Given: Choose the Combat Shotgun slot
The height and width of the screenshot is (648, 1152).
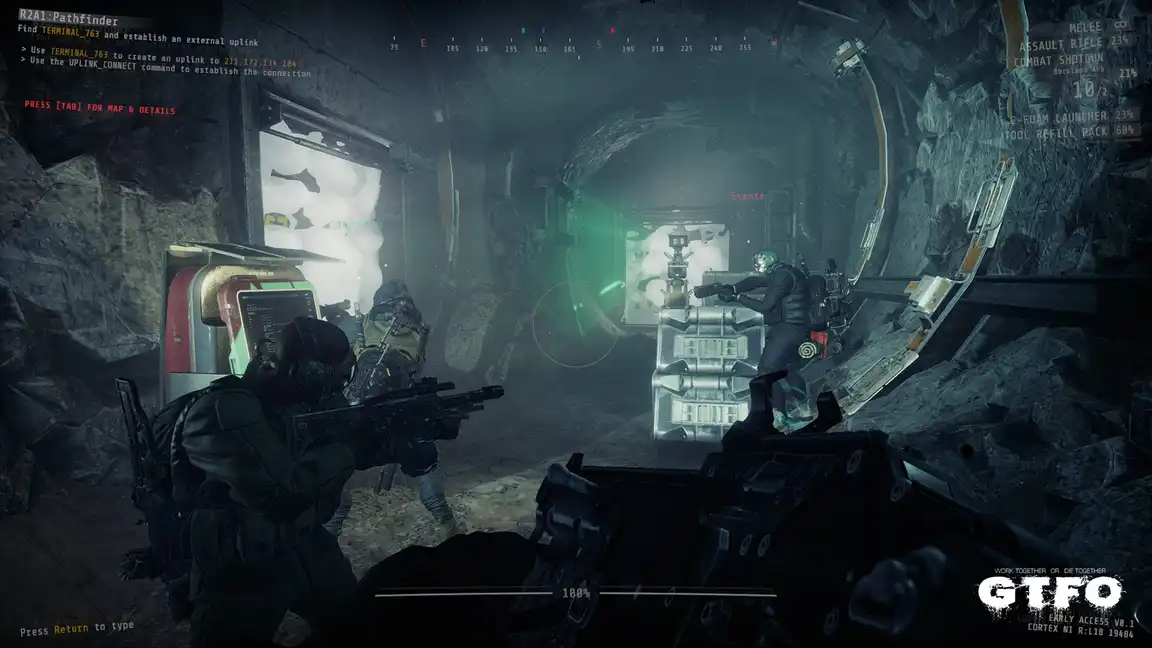Looking at the screenshot, I should pyautogui.click(x=1067, y=61).
